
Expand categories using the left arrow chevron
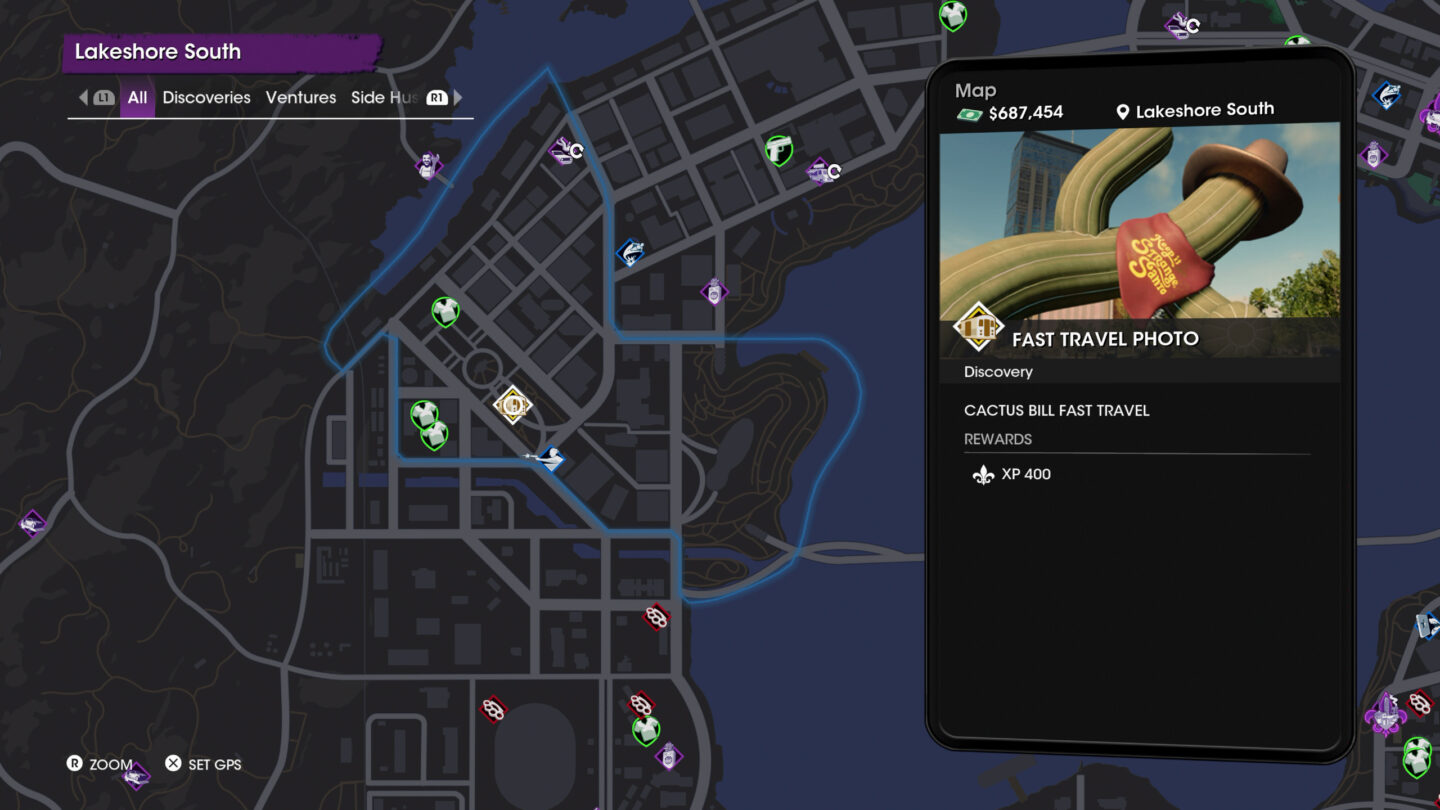(x=84, y=97)
